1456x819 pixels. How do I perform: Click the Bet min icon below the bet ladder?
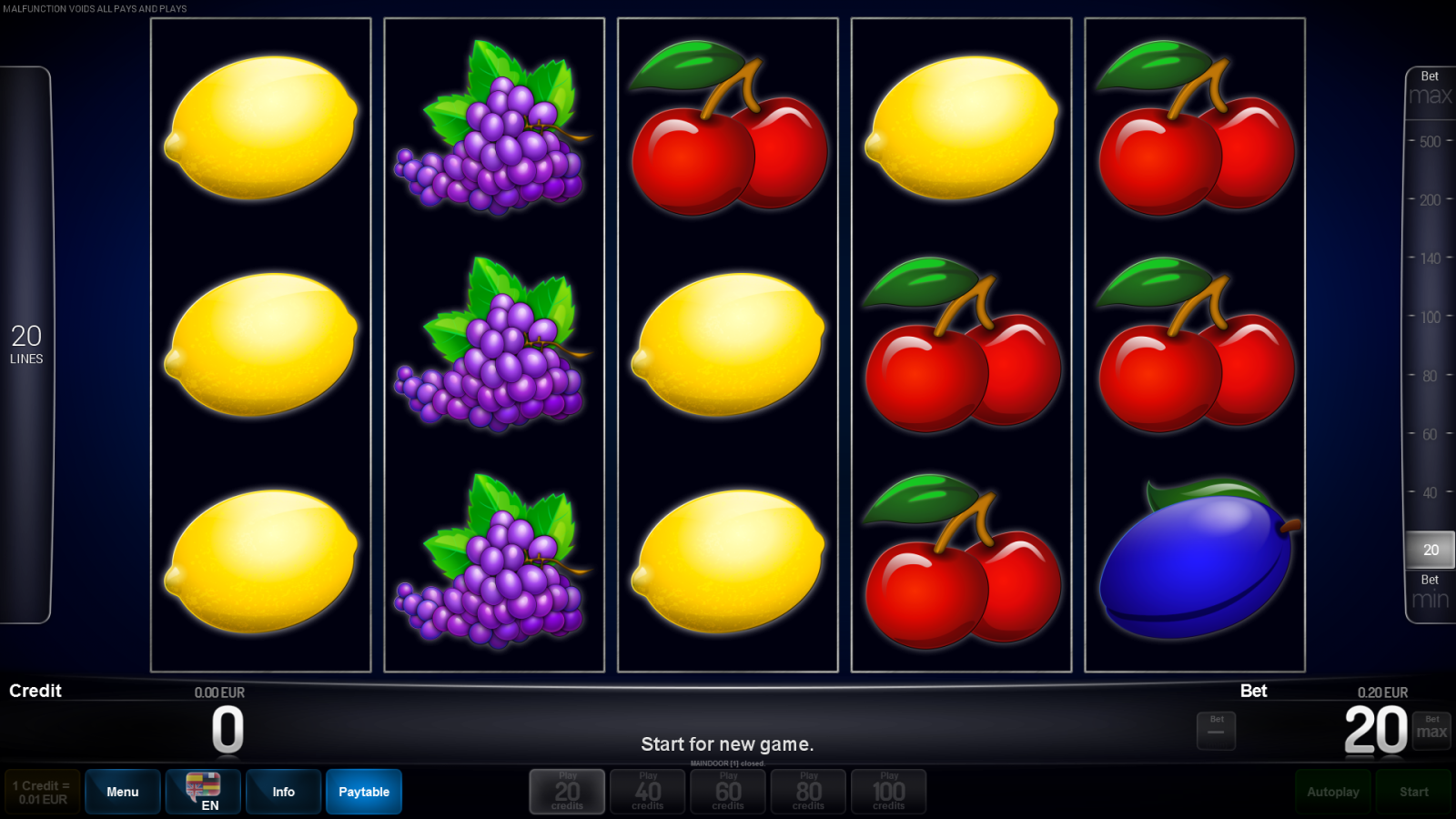pos(1429,591)
